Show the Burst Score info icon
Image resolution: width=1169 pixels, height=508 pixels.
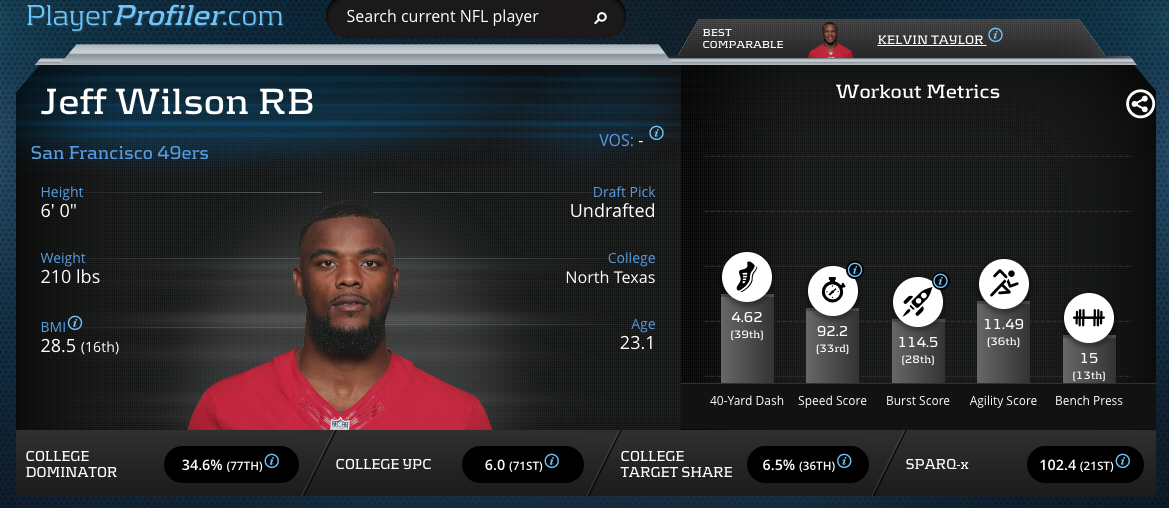point(940,281)
